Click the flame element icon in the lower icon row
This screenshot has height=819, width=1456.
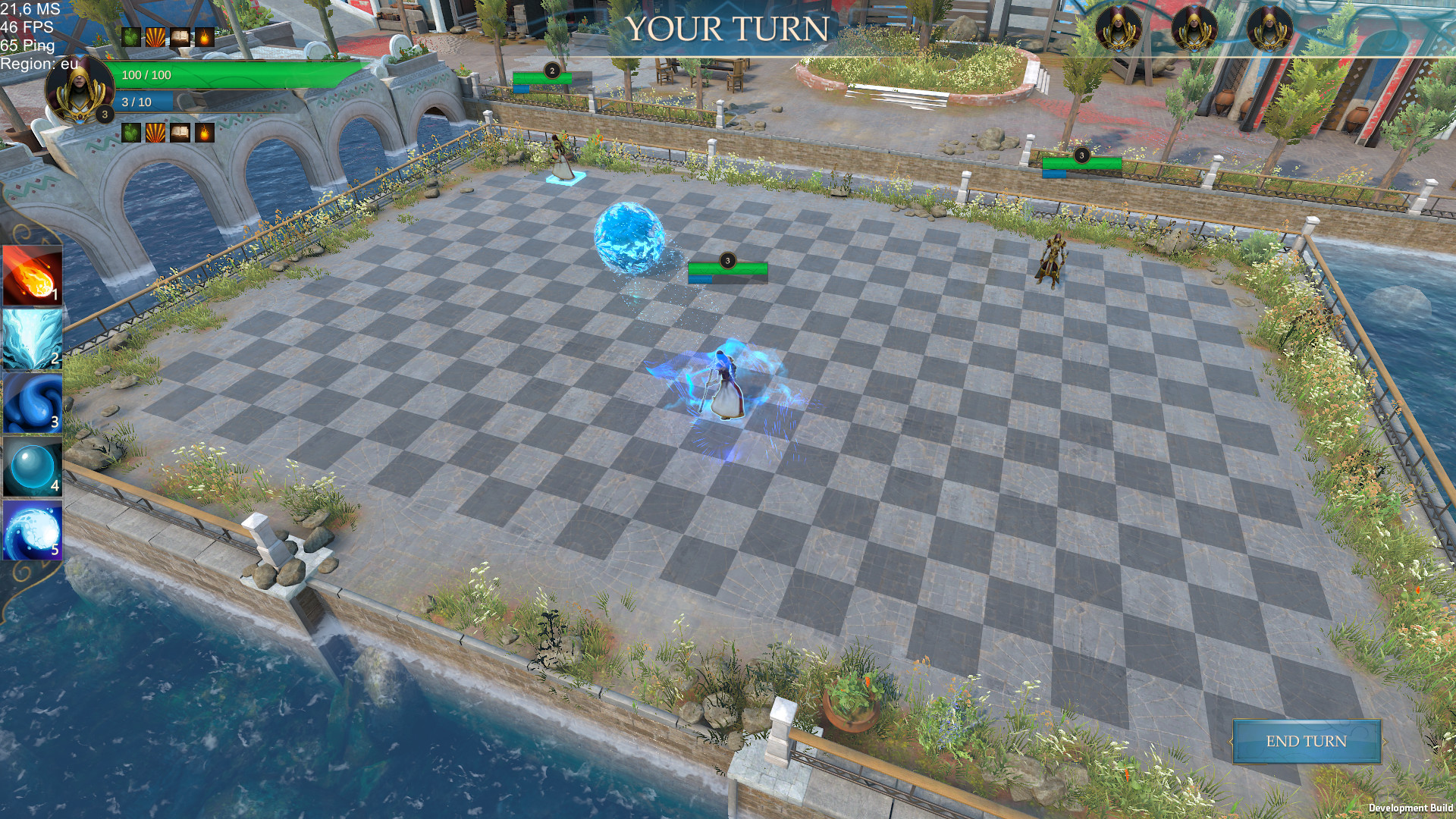[x=206, y=133]
